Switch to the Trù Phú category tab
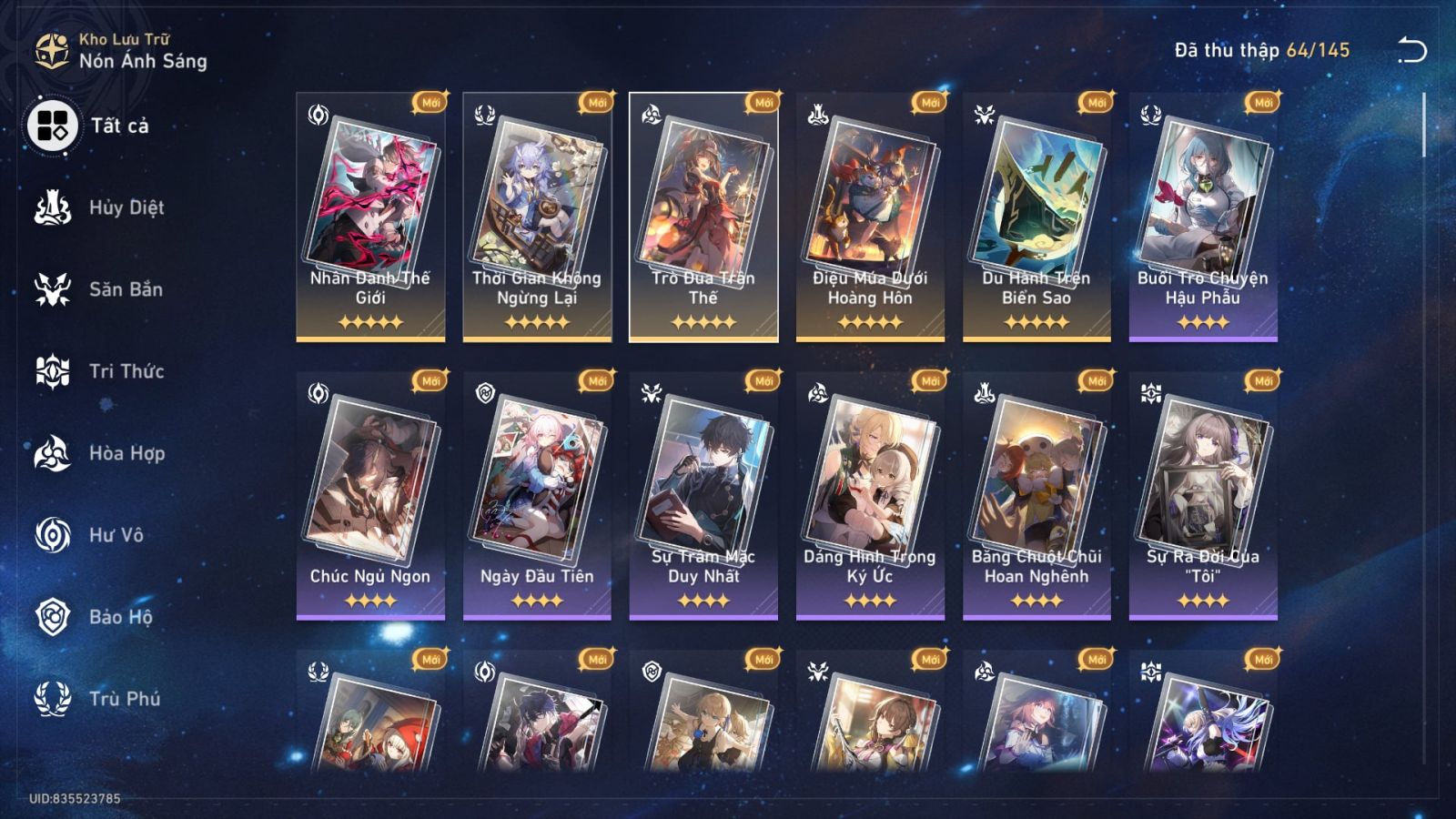This screenshot has width=1456, height=819. [118, 700]
